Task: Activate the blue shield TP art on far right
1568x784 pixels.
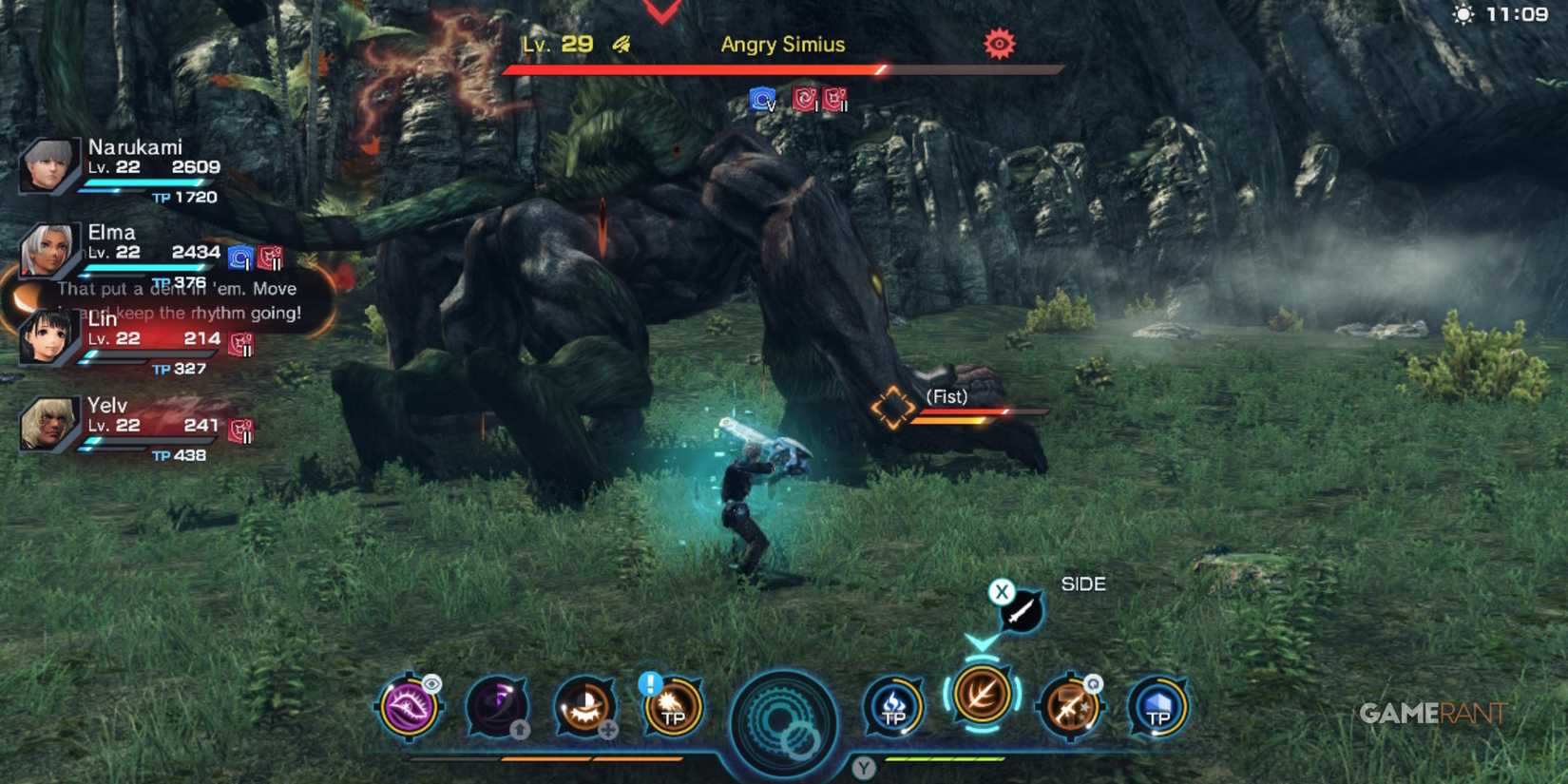Action: pos(1157,707)
